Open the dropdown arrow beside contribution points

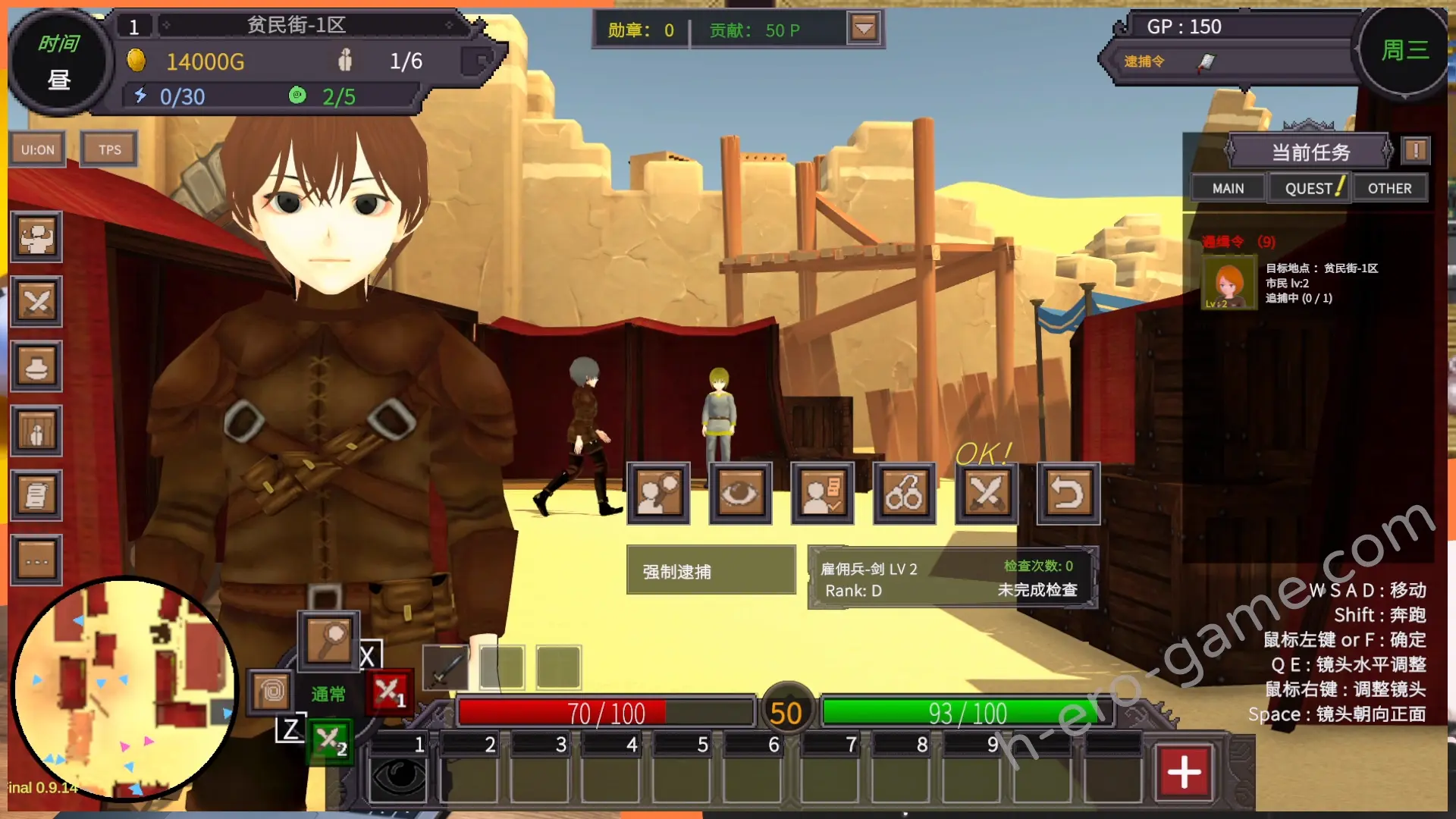pyautogui.click(x=864, y=30)
